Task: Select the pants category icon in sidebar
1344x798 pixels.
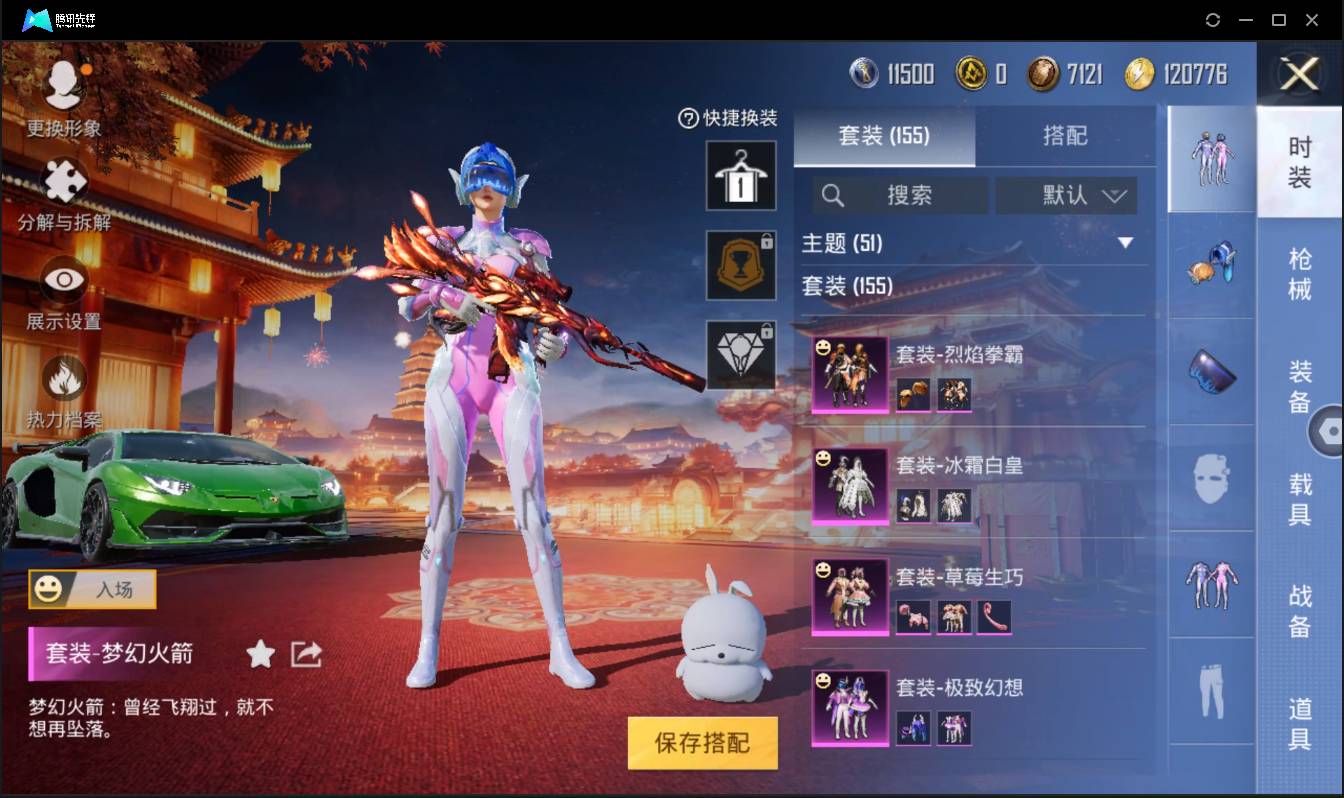Action: pos(1210,692)
